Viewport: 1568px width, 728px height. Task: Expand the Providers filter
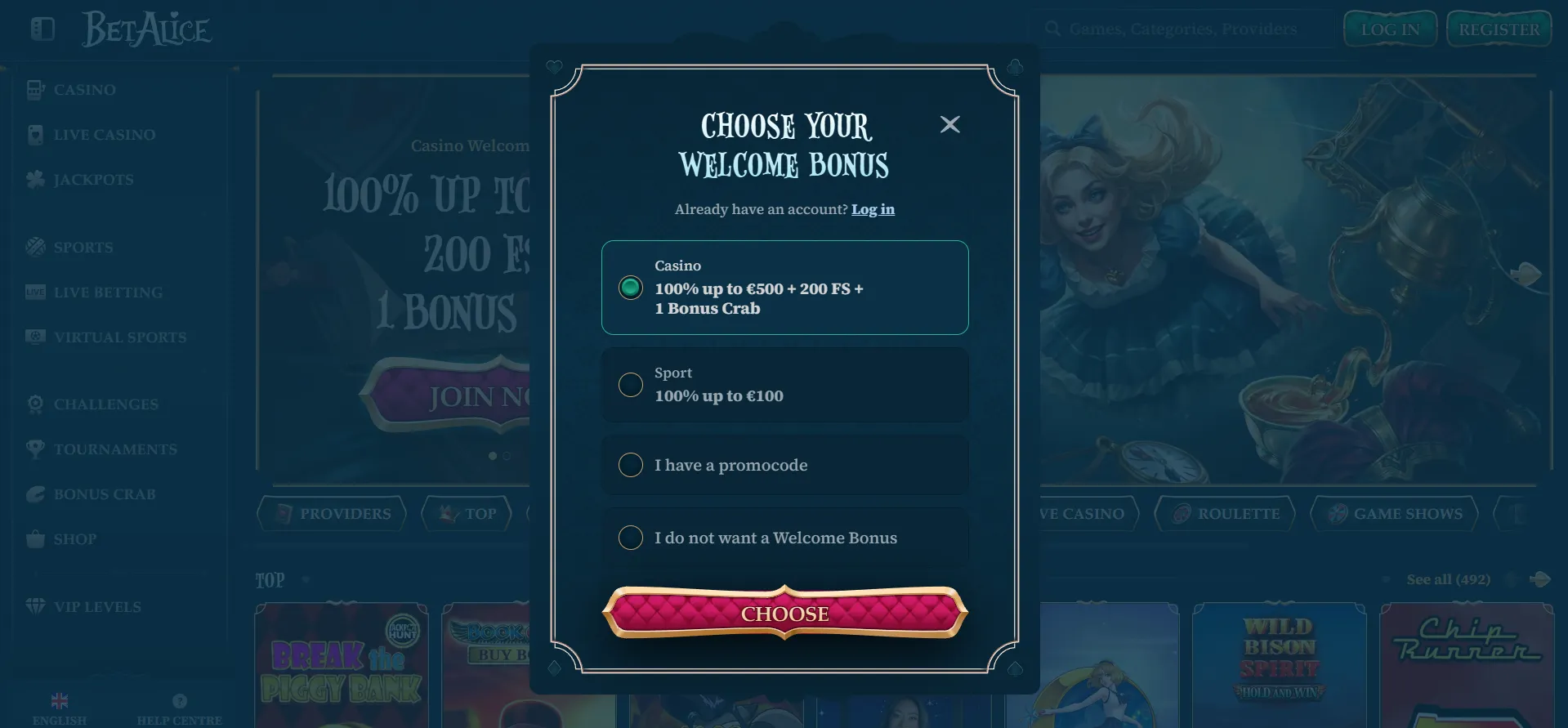[x=332, y=513]
